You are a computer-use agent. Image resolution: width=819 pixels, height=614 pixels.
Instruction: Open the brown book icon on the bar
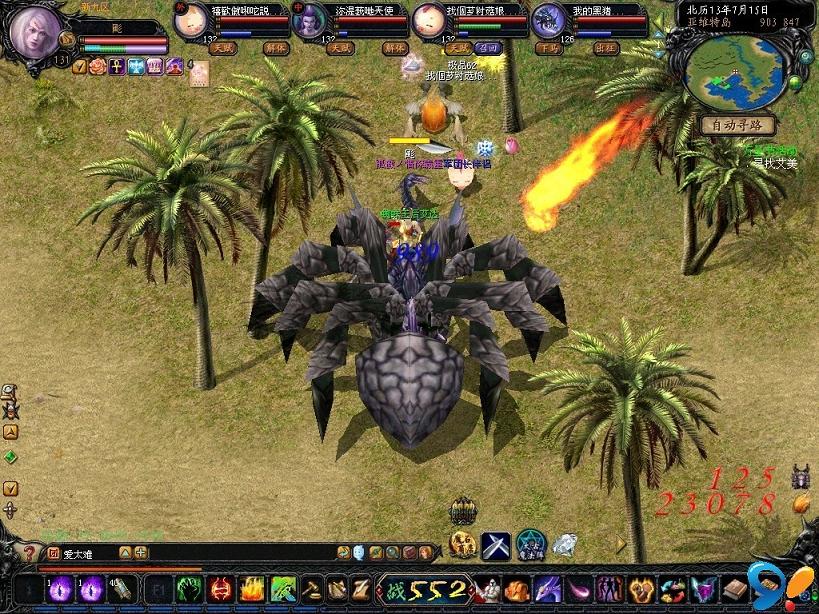tap(735, 589)
